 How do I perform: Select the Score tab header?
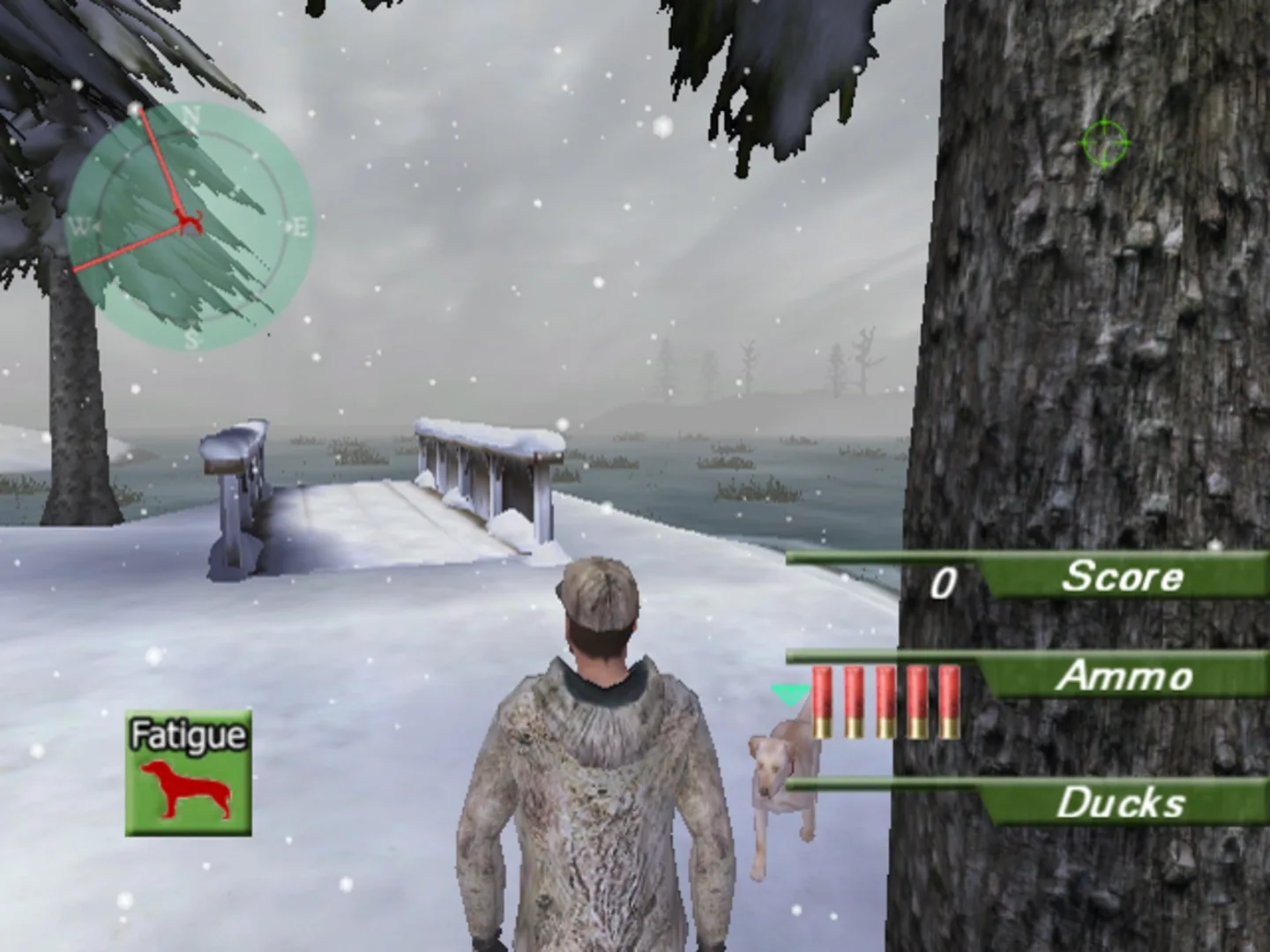(x=1123, y=577)
